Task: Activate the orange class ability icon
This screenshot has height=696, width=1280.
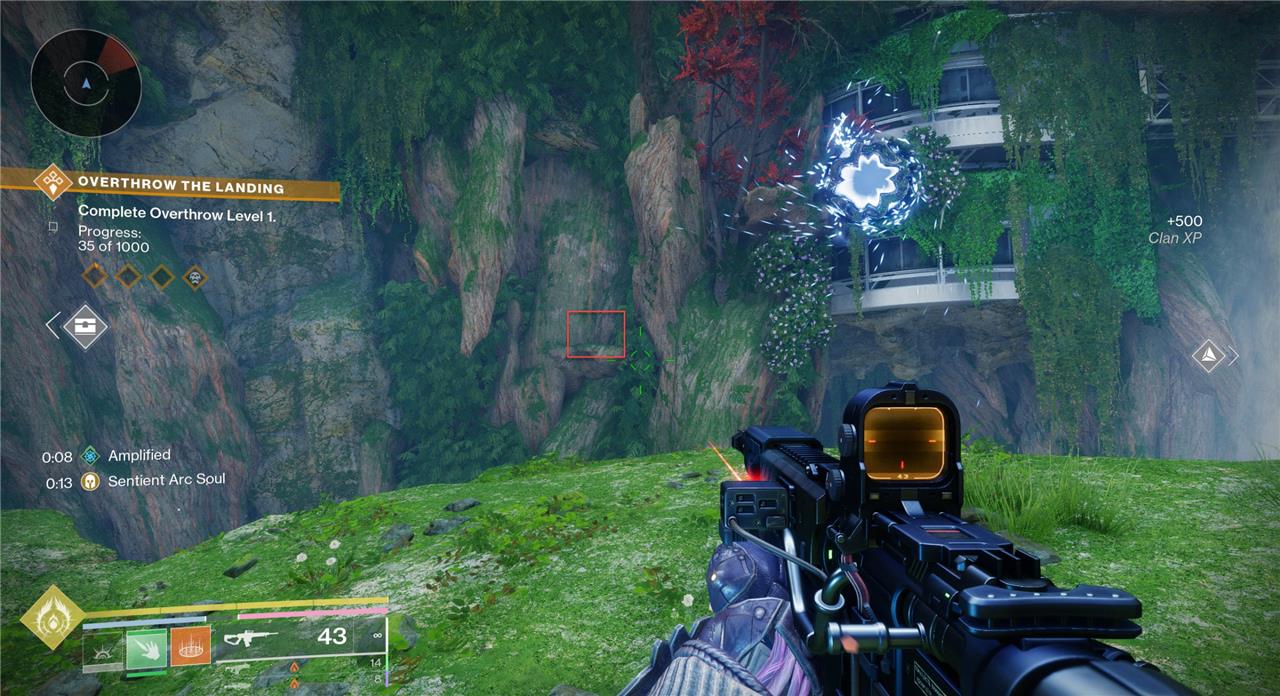Action: tap(190, 649)
